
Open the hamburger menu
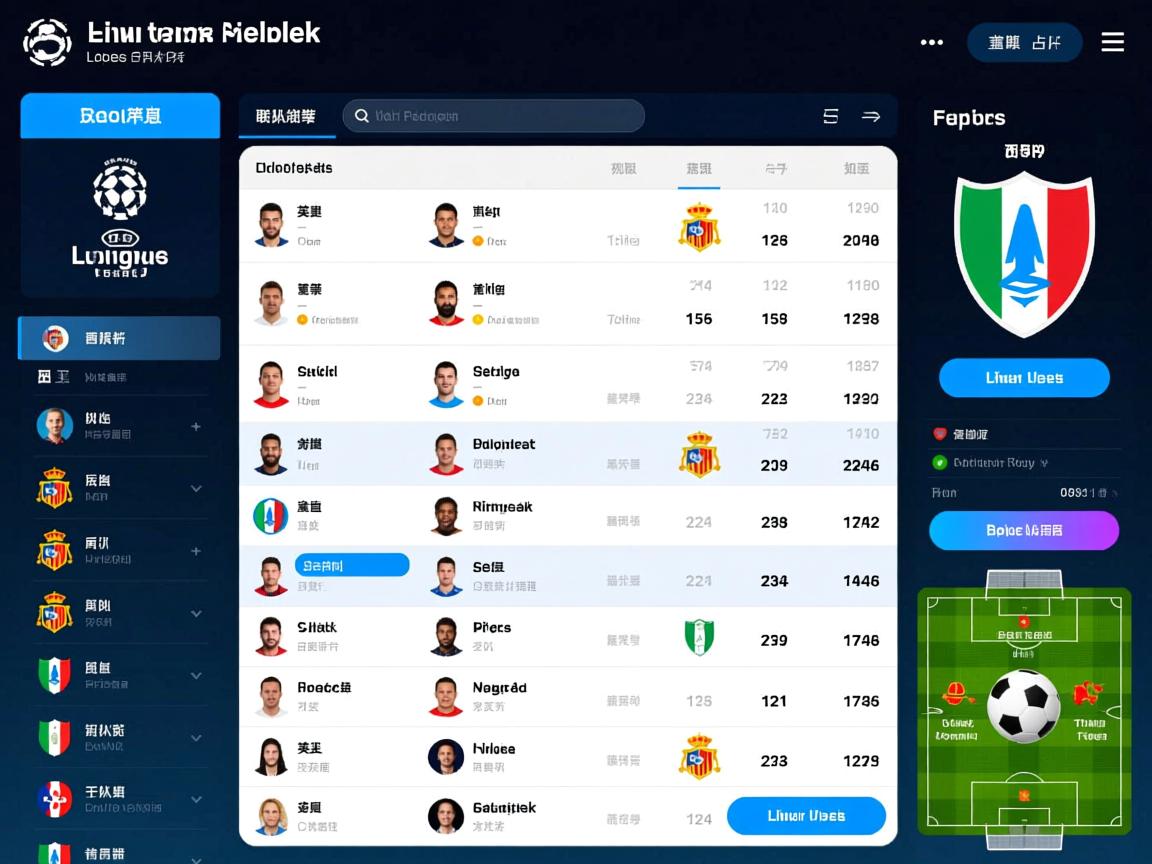(x=1112, y=42)
